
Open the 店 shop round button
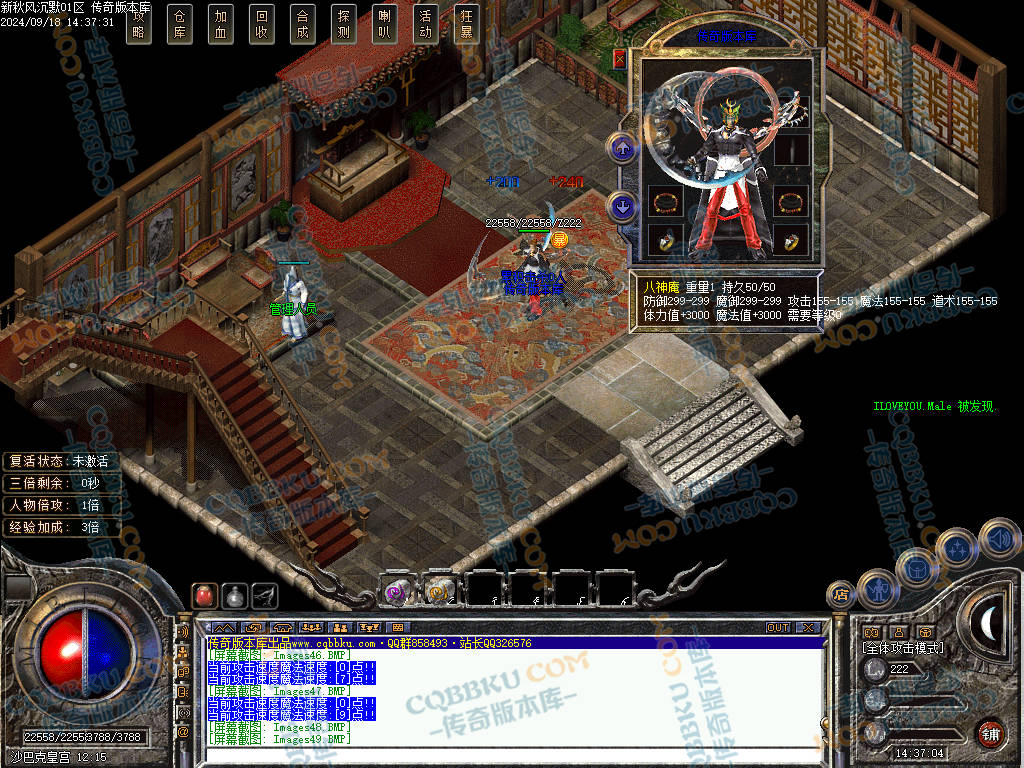pyautogui.click(x=841, y=595)
